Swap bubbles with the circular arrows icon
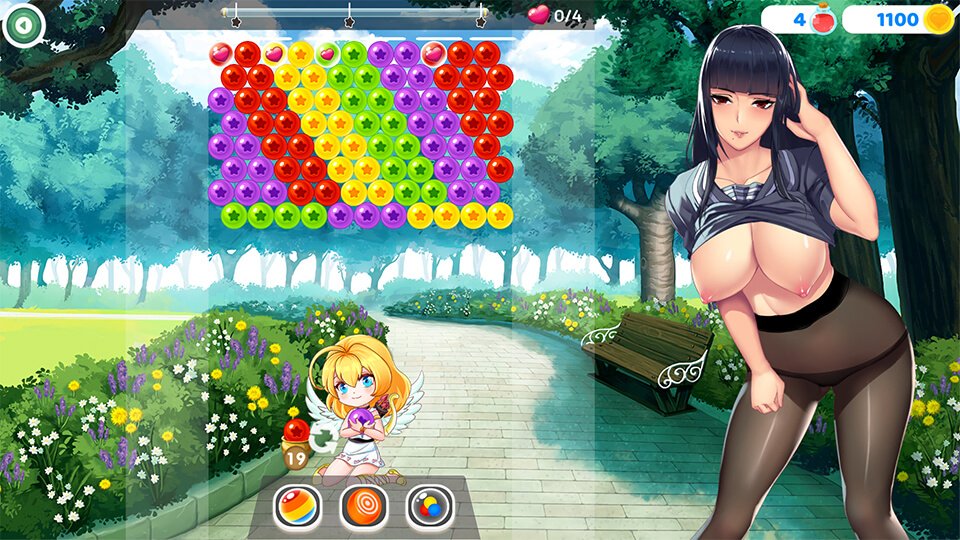This screenshot has width=960, height=540. click(323, 438)
